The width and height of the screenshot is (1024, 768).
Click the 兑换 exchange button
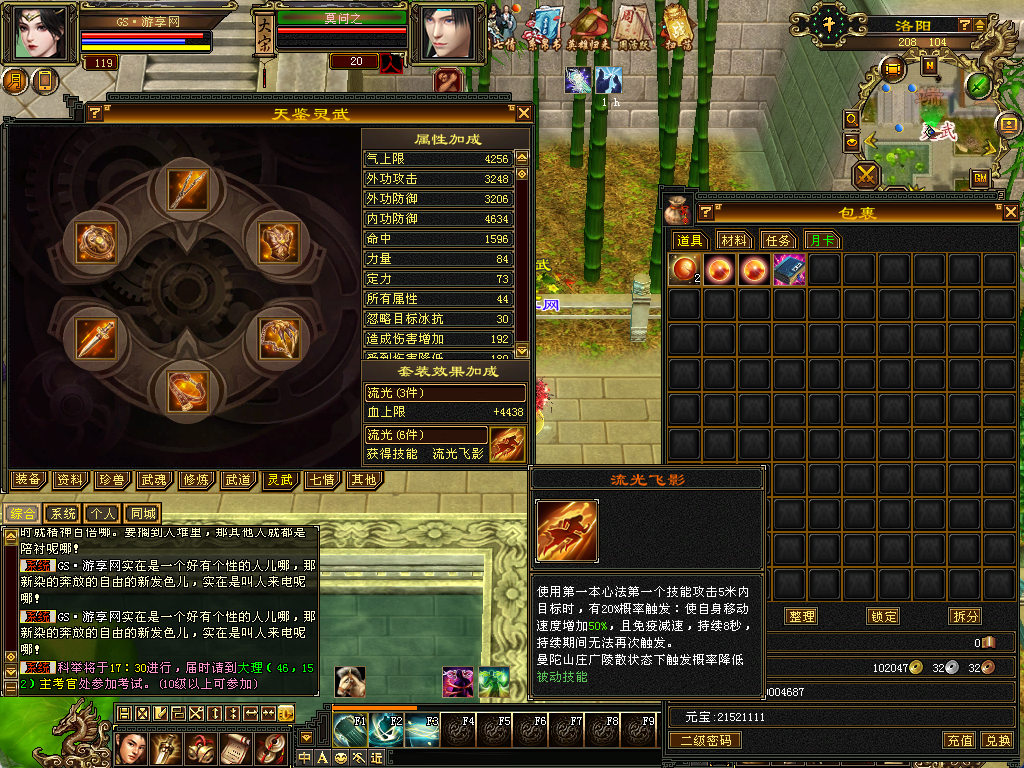[x=996, y=740]
